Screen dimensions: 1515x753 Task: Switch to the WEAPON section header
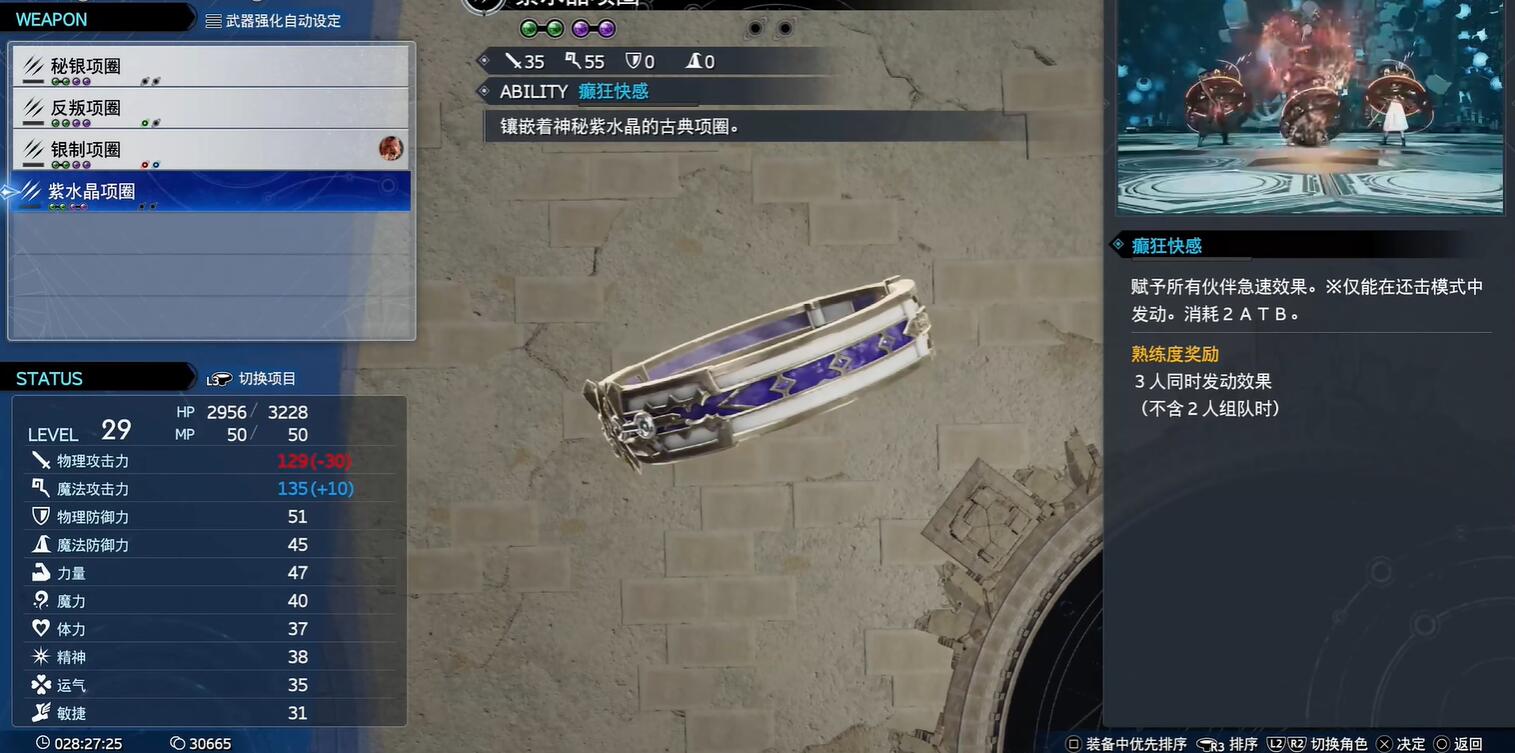50,18
